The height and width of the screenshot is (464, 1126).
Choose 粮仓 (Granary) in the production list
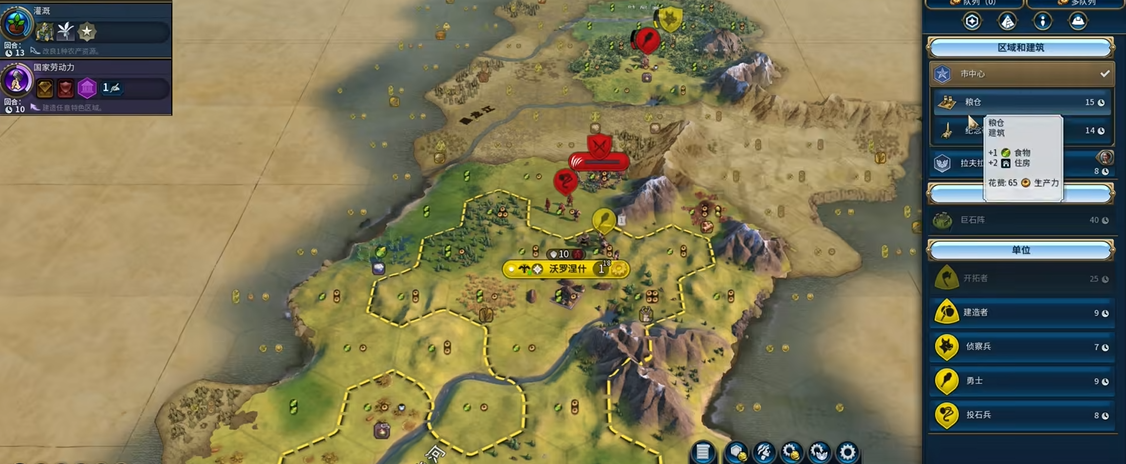tap(1020, 101)
